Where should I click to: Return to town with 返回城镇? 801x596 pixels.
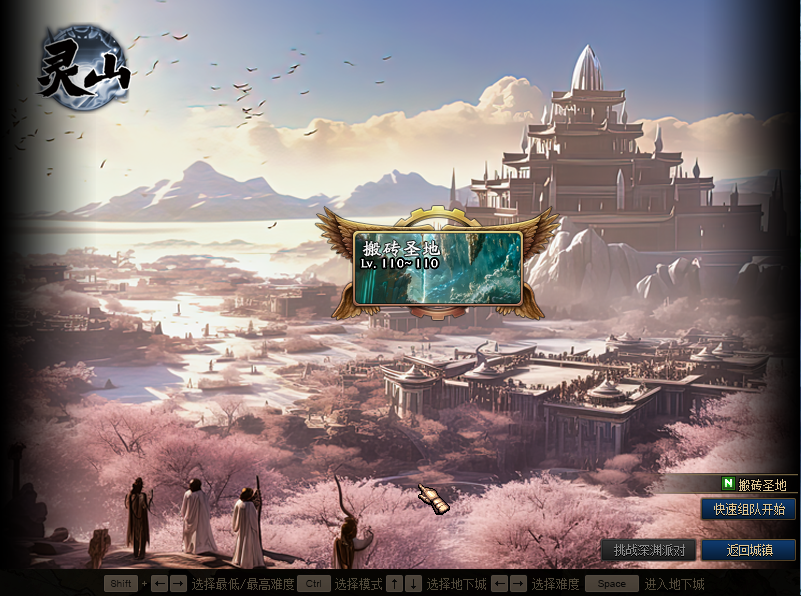pyautogui.click(x=748, y=550)
